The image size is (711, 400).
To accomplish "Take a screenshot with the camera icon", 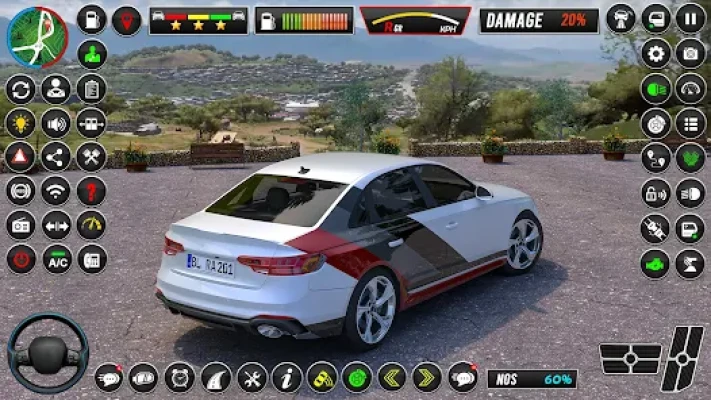I will point(690,53).
